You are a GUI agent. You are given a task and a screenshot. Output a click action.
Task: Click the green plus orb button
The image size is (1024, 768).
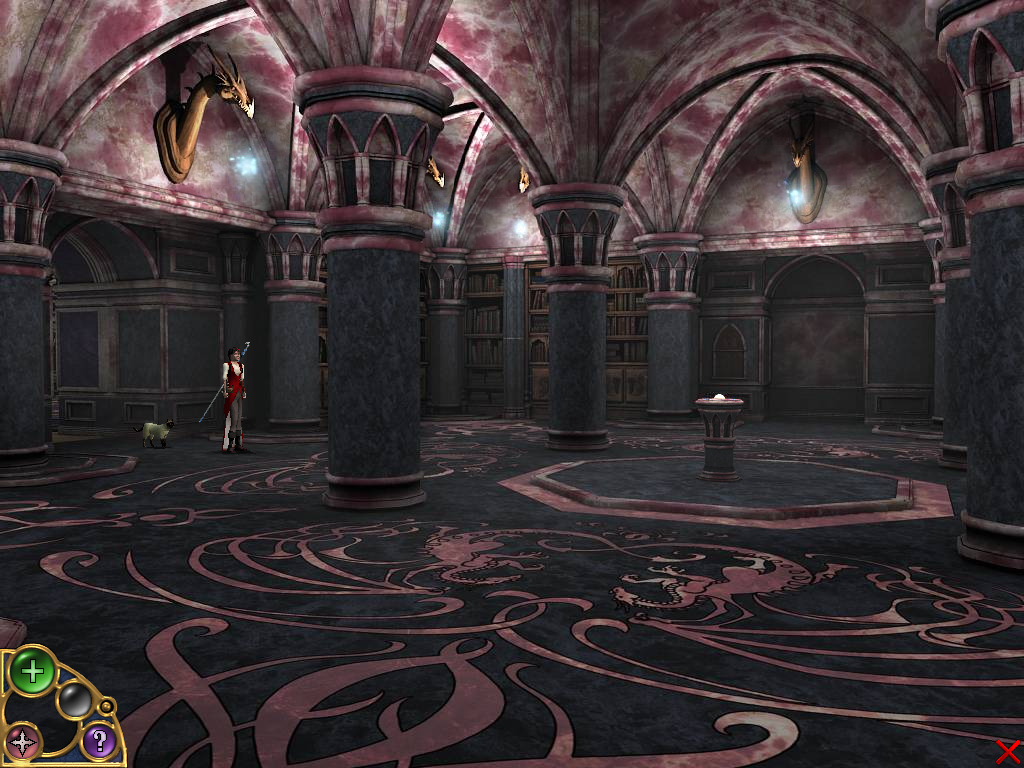click(x=32, y=671)
